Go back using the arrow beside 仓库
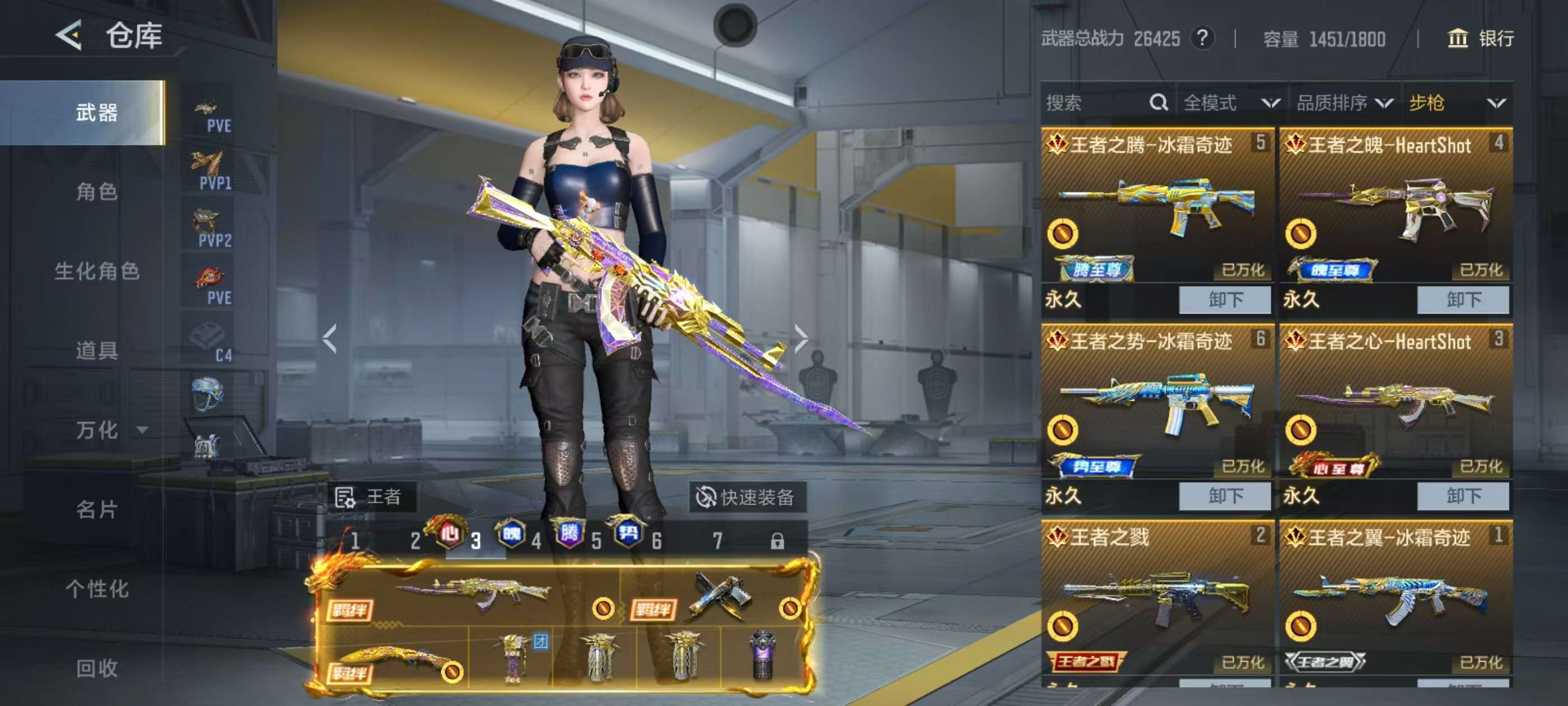This screenshot has height=706, width=1568. point(69,35)
